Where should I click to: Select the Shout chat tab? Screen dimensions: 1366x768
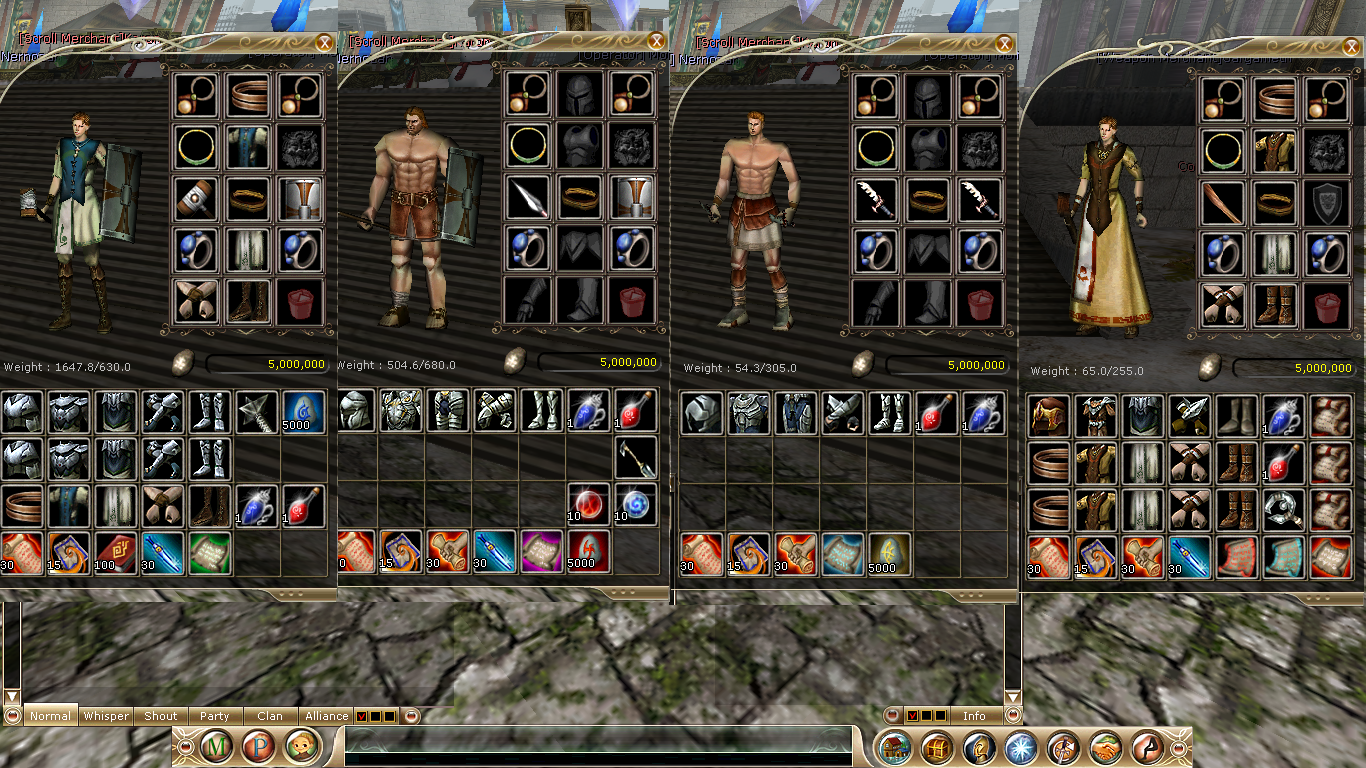(160, 716)
